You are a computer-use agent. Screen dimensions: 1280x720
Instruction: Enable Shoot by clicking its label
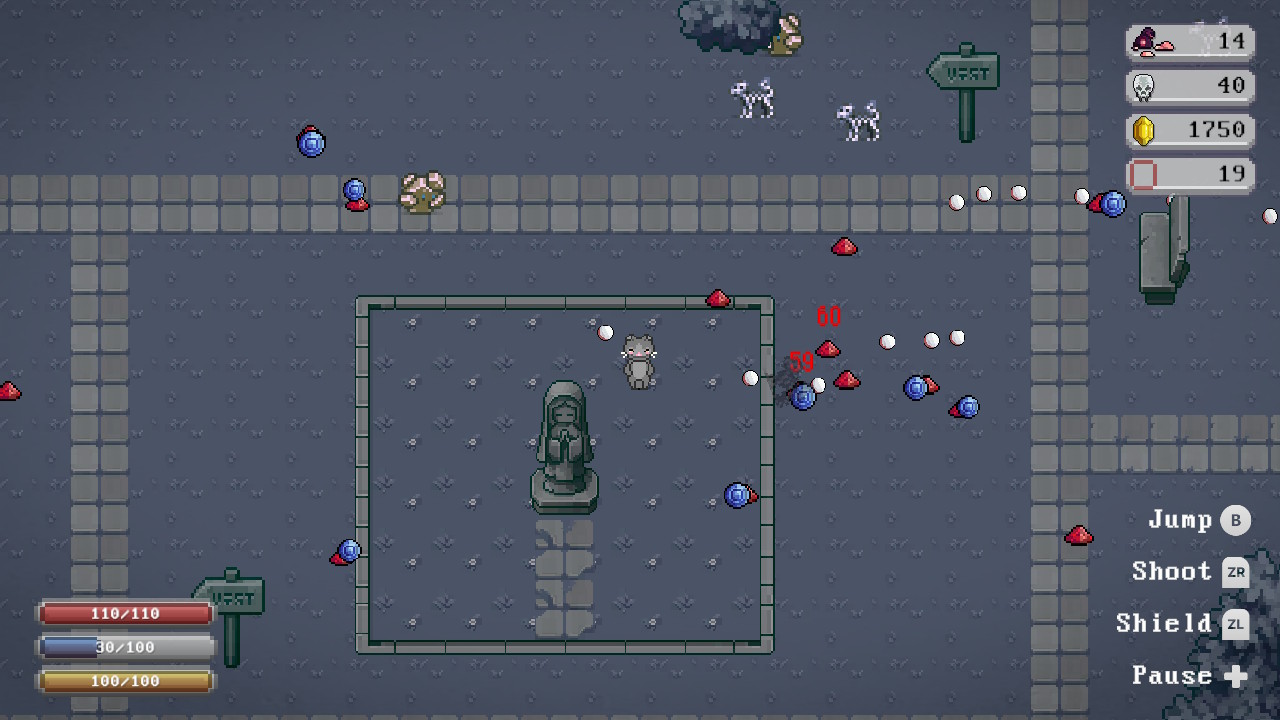pyautogui.click(x=1171, y=571)
